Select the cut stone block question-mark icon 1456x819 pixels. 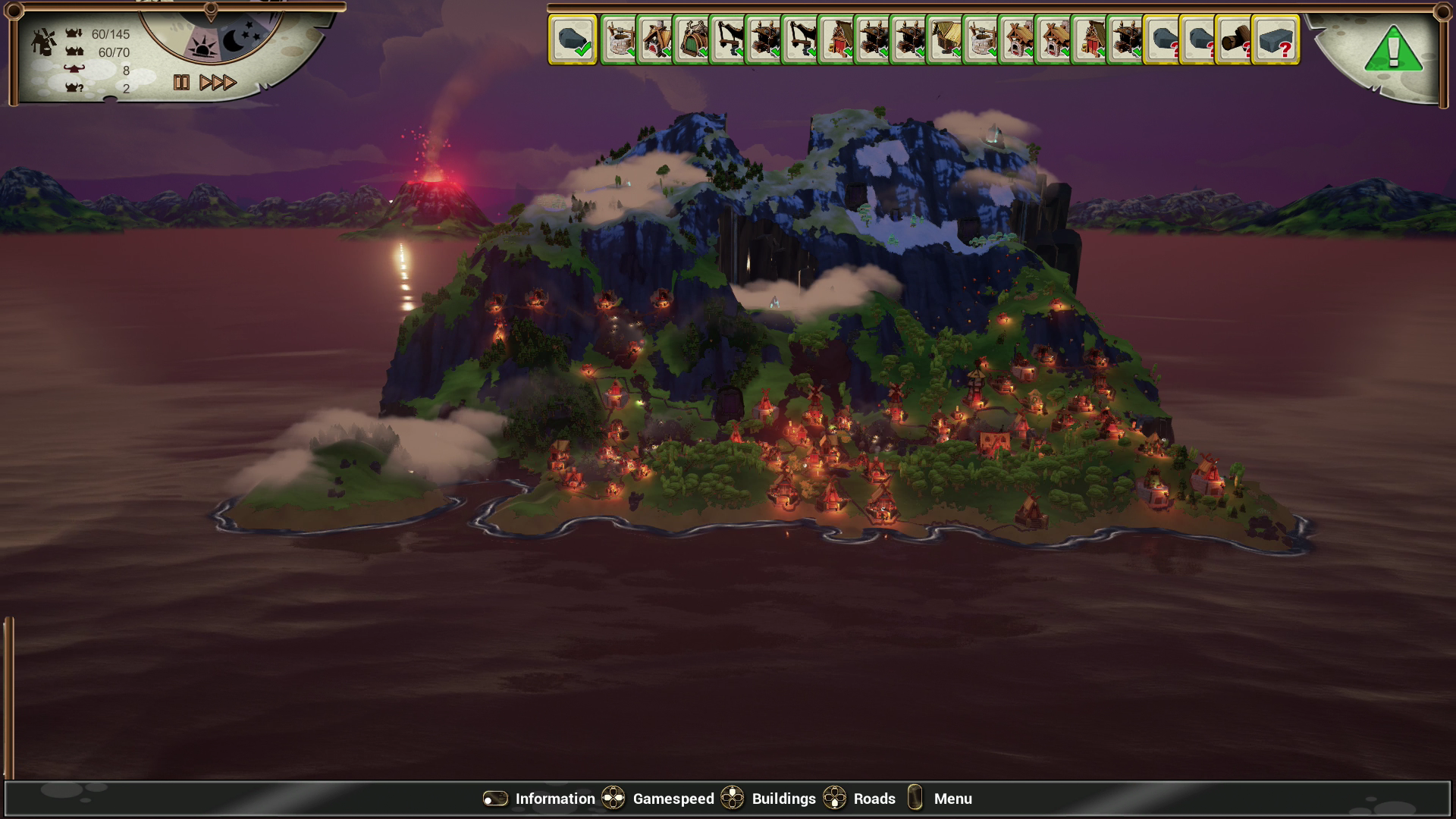(x=1275, y=39)
